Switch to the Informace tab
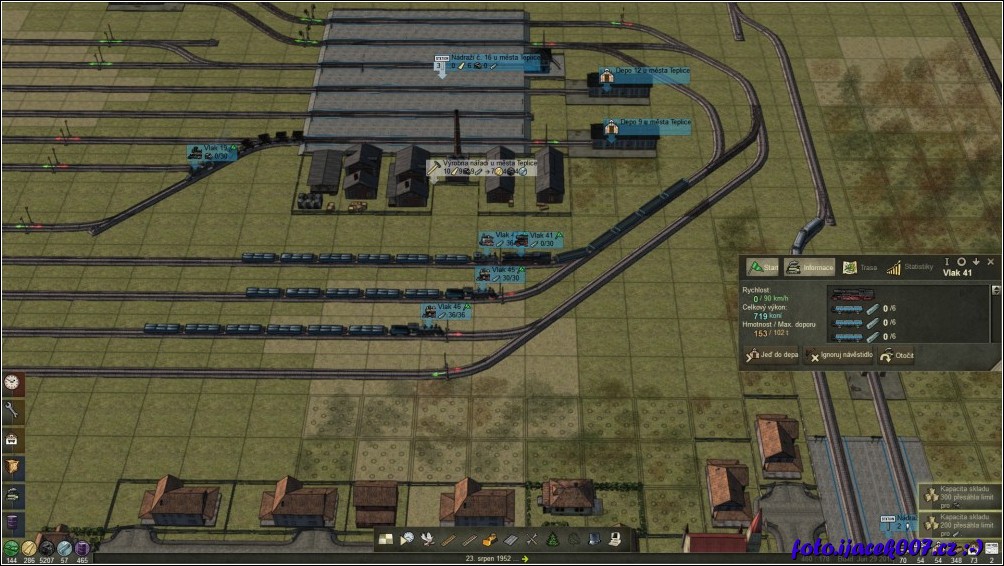The image size is (1004, 566). [809, 267]
